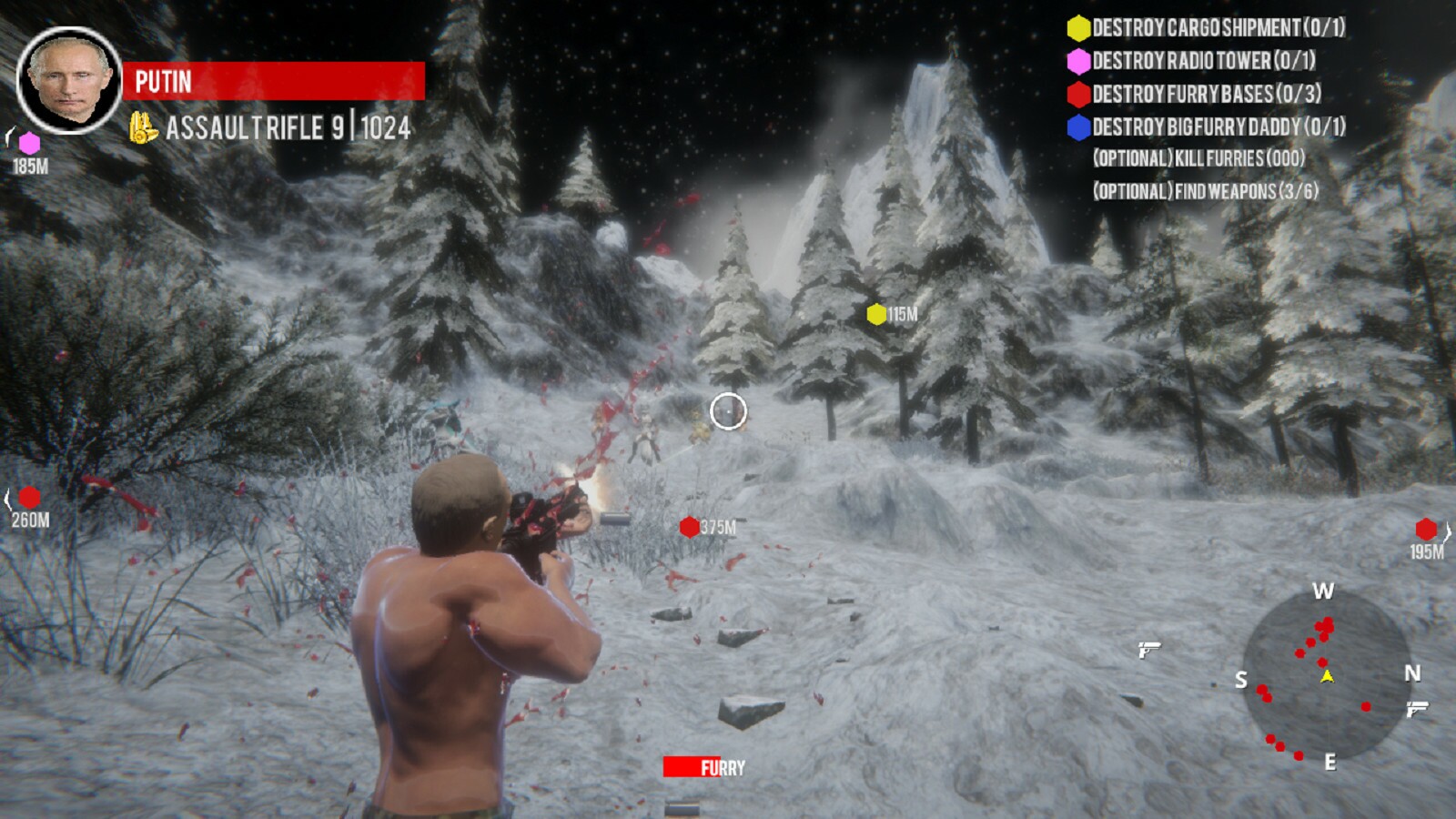Click the yellow 115M waypoint marker
The height and width of the screenshot is (819, 1456).
(875, 316)
